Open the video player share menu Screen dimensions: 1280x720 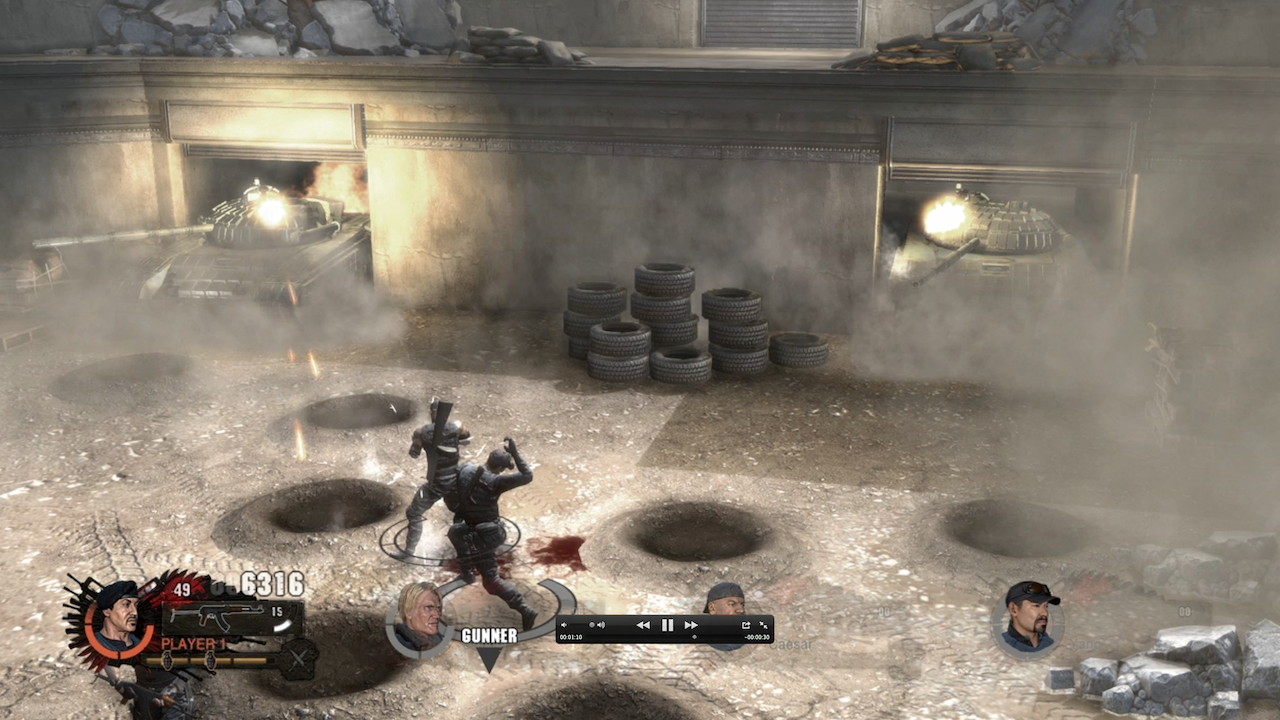(746, 625)
